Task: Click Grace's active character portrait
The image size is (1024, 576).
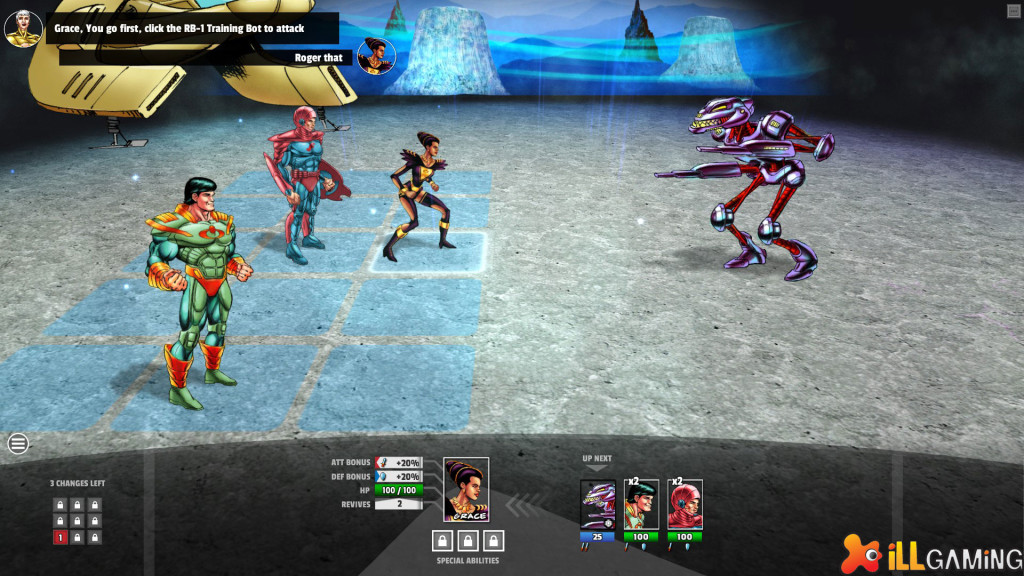Action: (x=466, y=490)
